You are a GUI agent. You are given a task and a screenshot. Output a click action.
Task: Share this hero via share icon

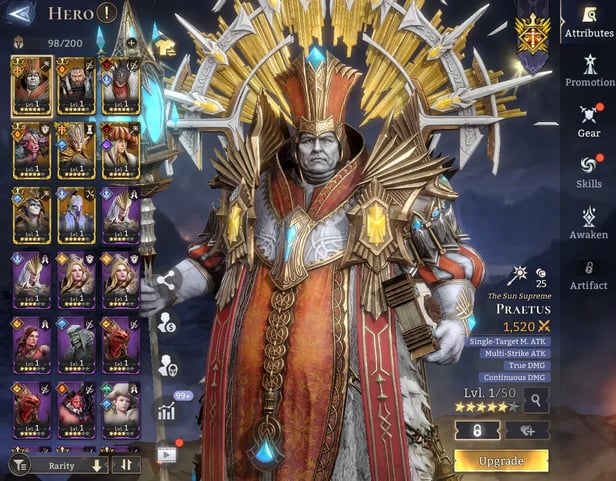pyautogui.click(x=165, y=281)
